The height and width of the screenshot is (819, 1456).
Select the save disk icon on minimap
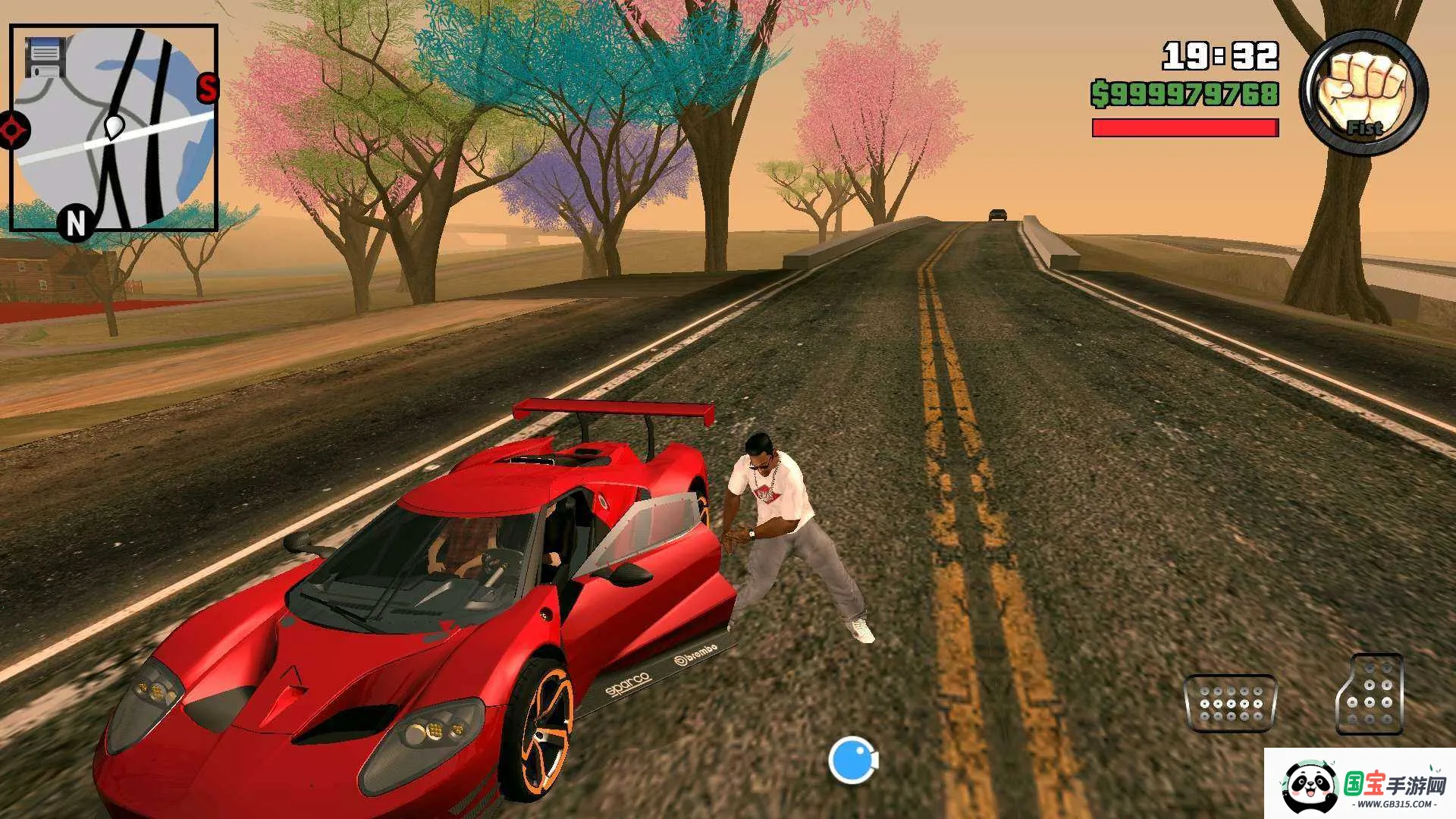(x=45, y=57)
